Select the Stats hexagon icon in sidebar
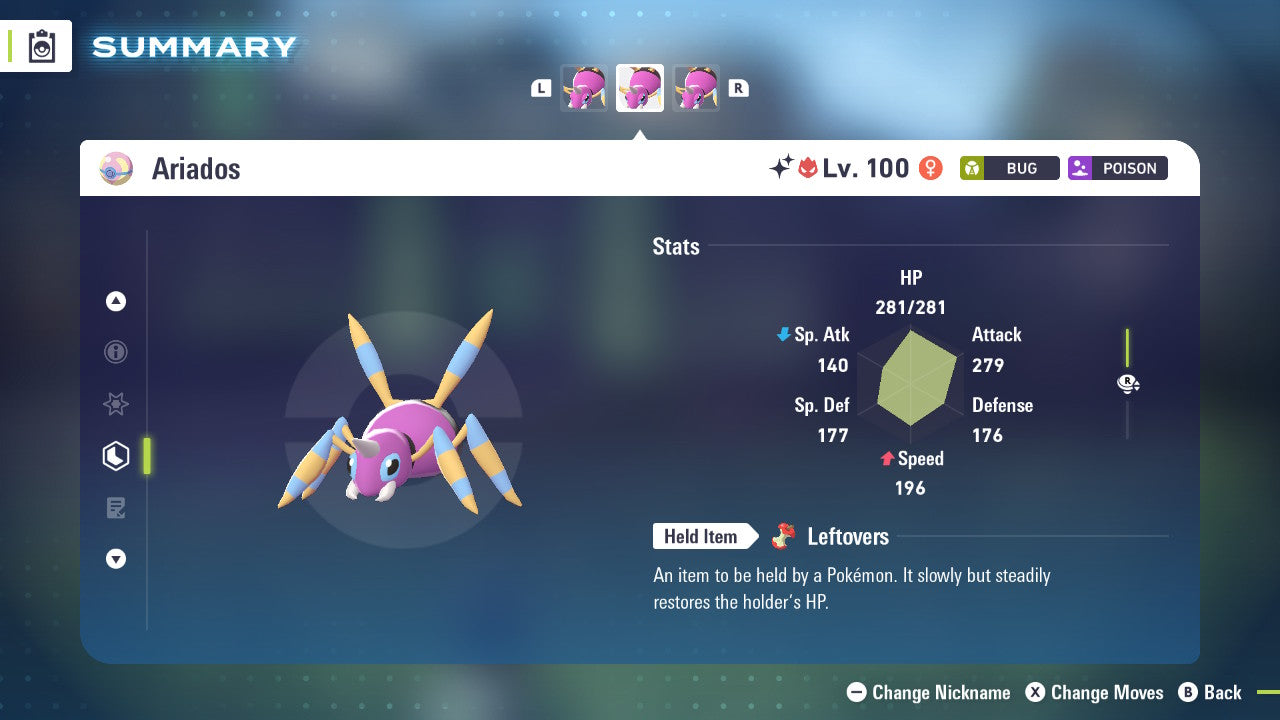The image size is (1280, 720). [x=116, y=456]
